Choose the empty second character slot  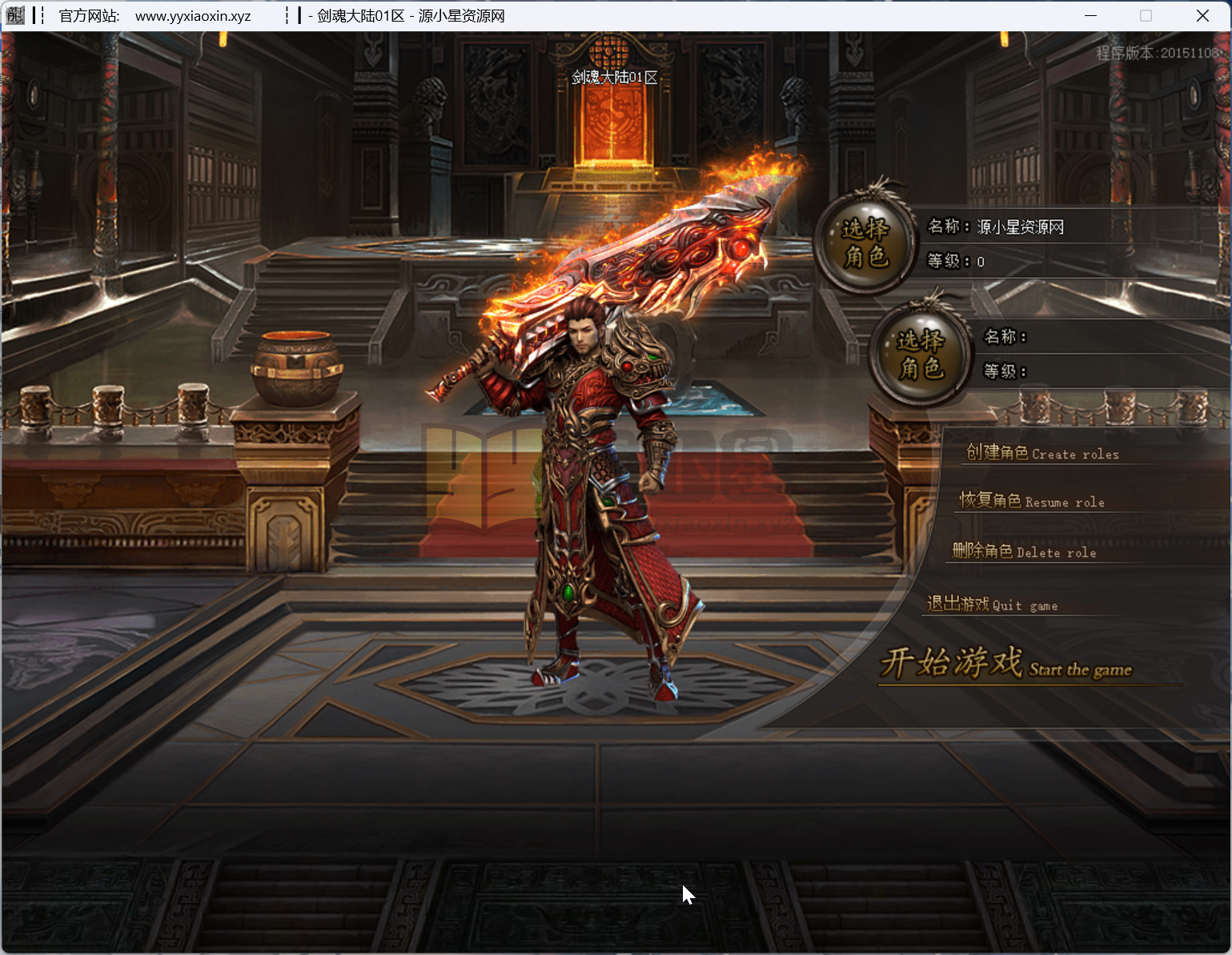(921, 354)
